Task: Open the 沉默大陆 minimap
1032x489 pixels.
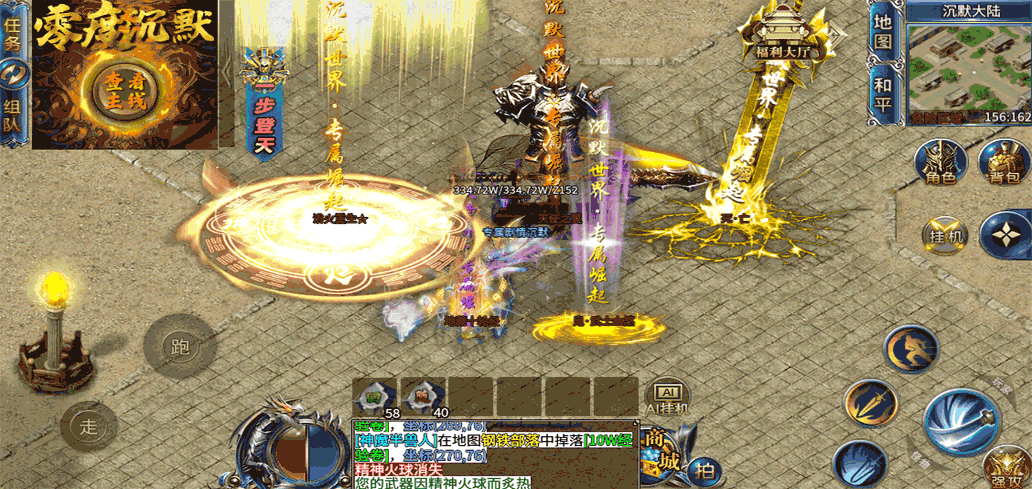Action: (x=968, y=68)
